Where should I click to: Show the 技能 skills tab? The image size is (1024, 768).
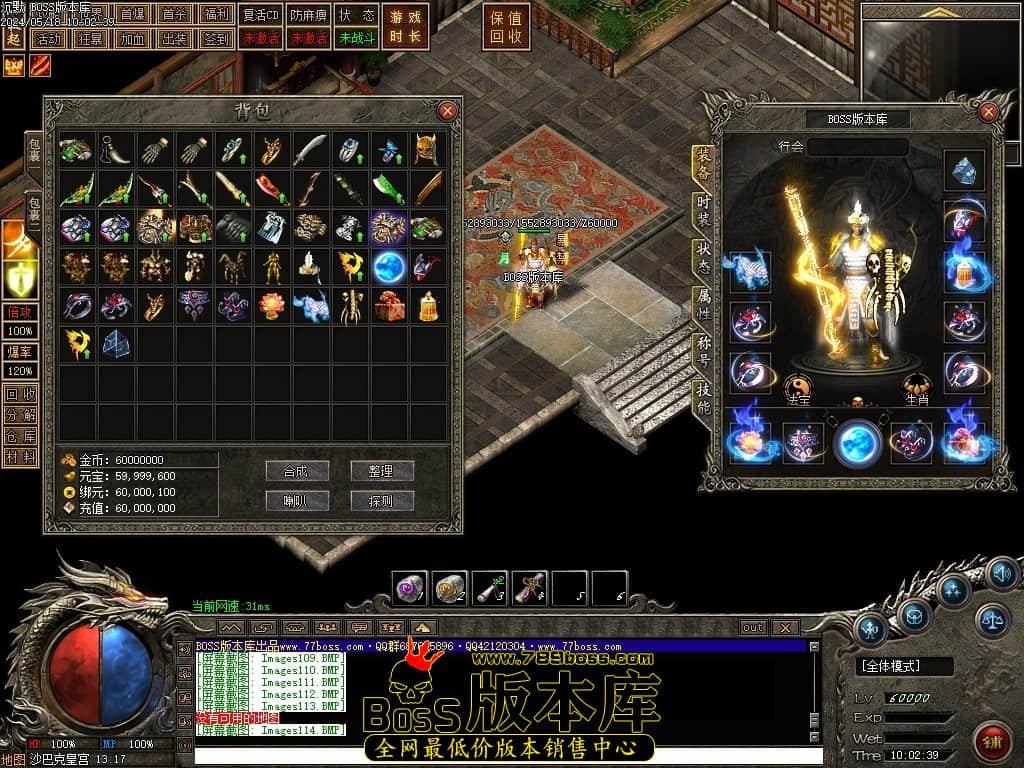pos(704,399)
